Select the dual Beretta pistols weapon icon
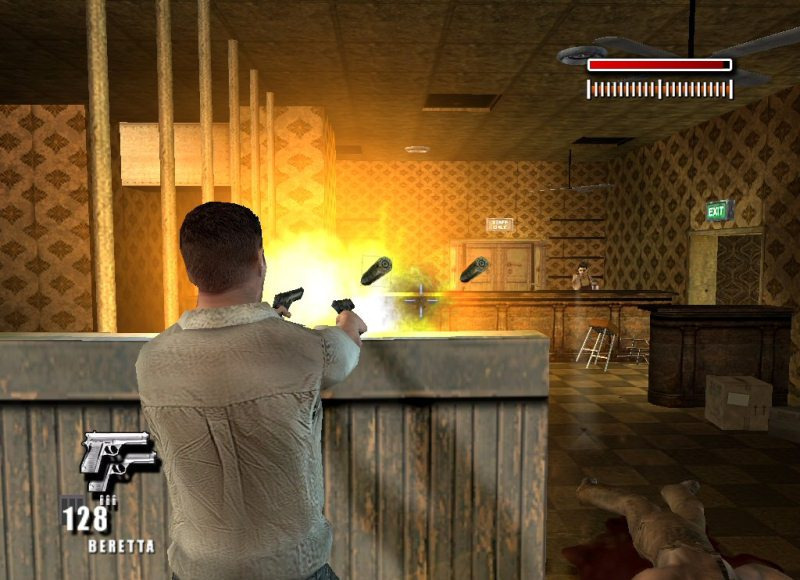The image size is (800, 580). [x=118, y=459]
